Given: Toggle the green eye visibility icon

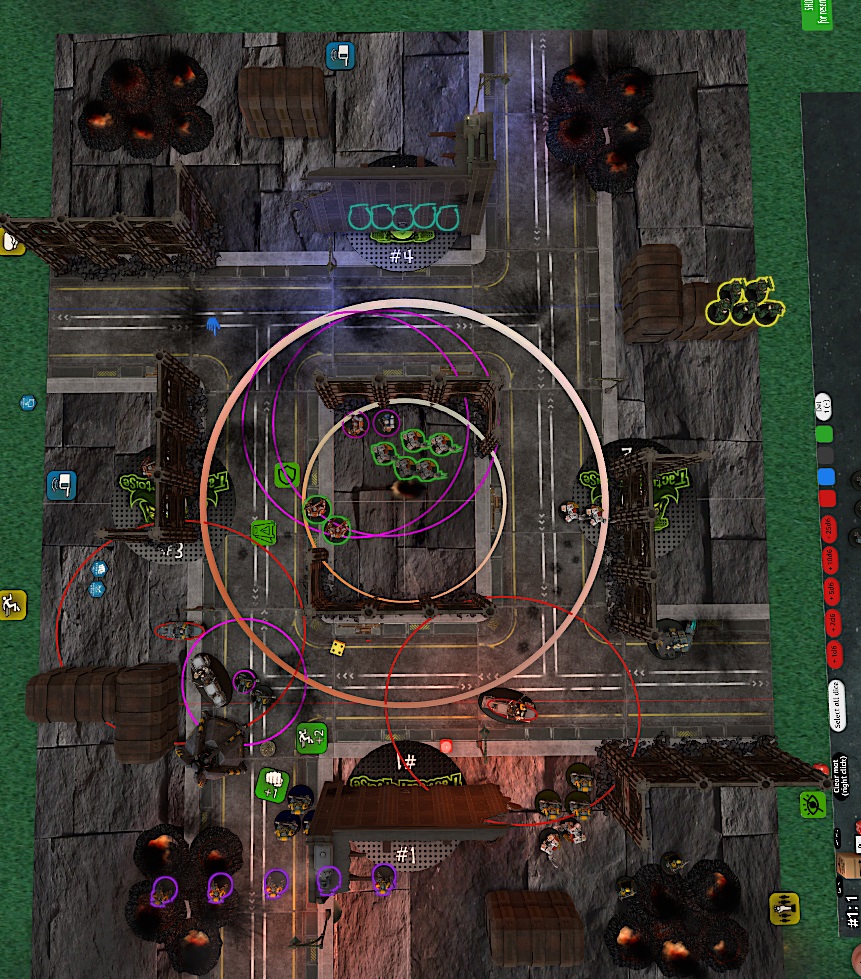Looking at the screenshot, I should click(813, 803).
